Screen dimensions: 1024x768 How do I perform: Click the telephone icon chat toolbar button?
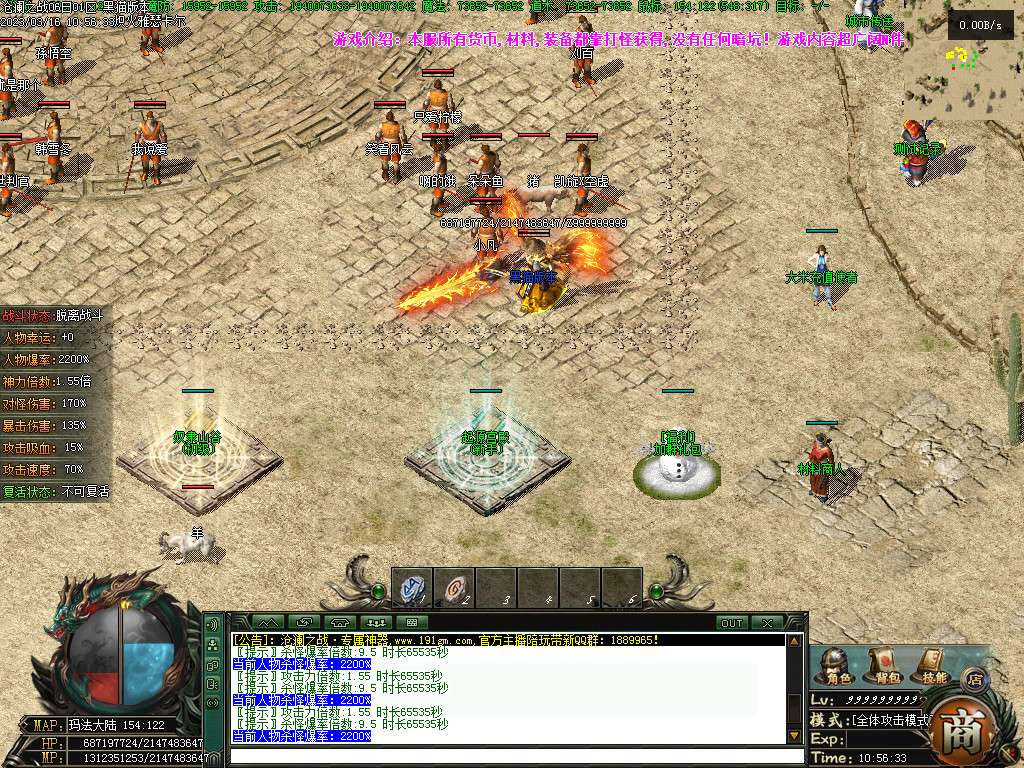340,623
